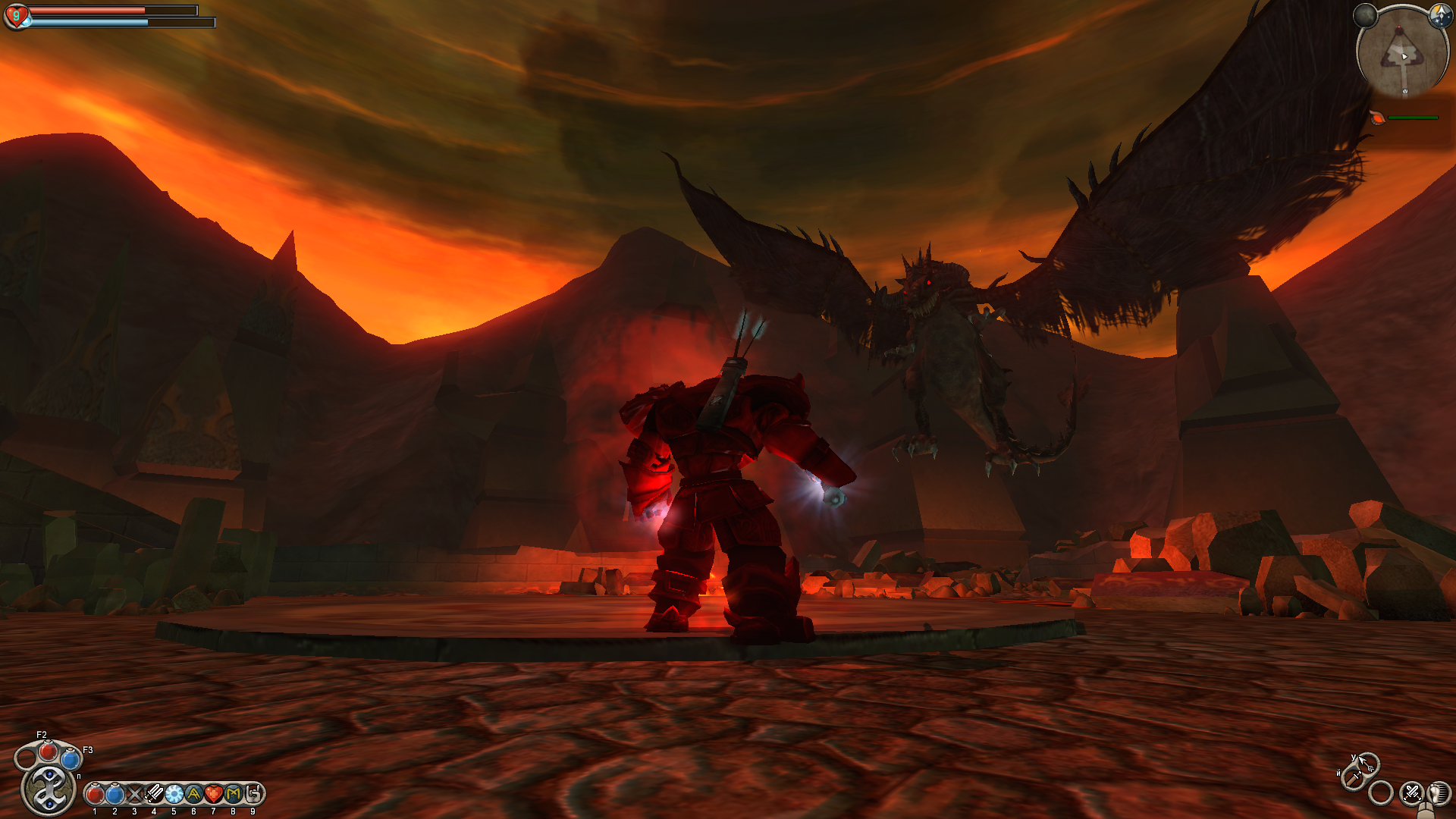Equip the ranged arrow weapon slot
Viewport: 1456px width, 819px height.
(x=1367, y=761)
